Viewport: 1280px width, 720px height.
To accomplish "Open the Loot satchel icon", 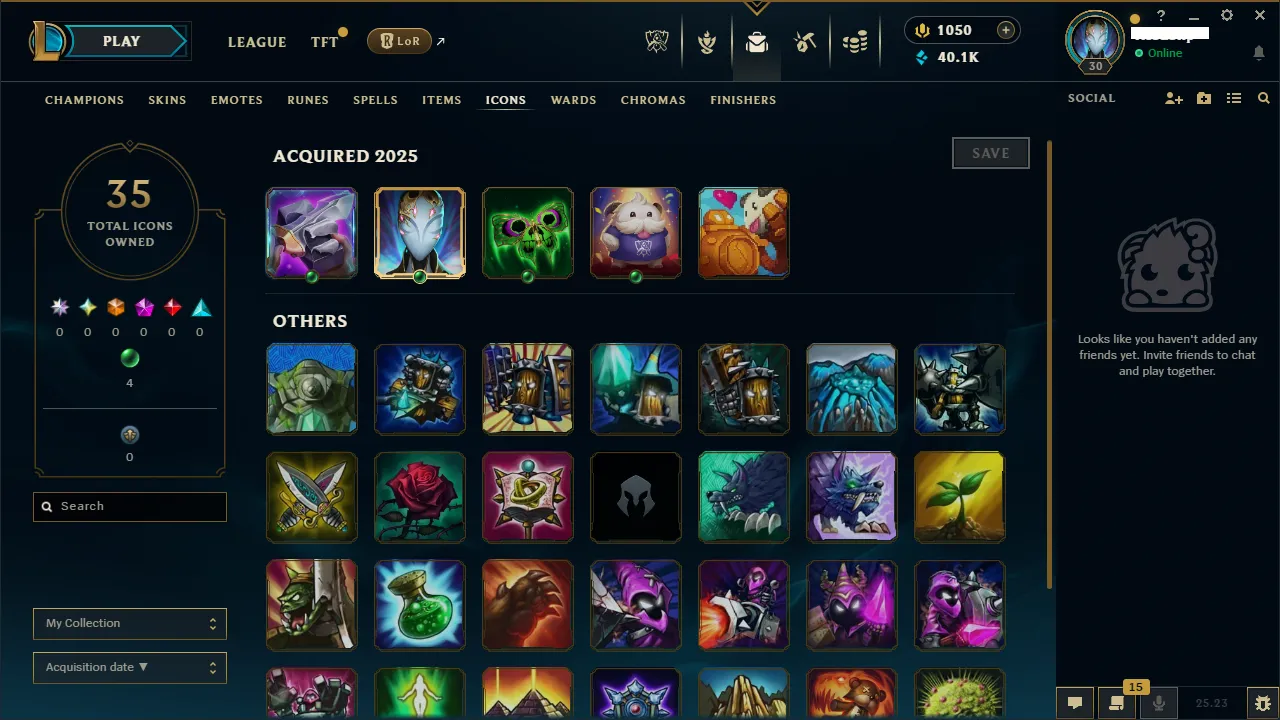I will coord(756,42).
